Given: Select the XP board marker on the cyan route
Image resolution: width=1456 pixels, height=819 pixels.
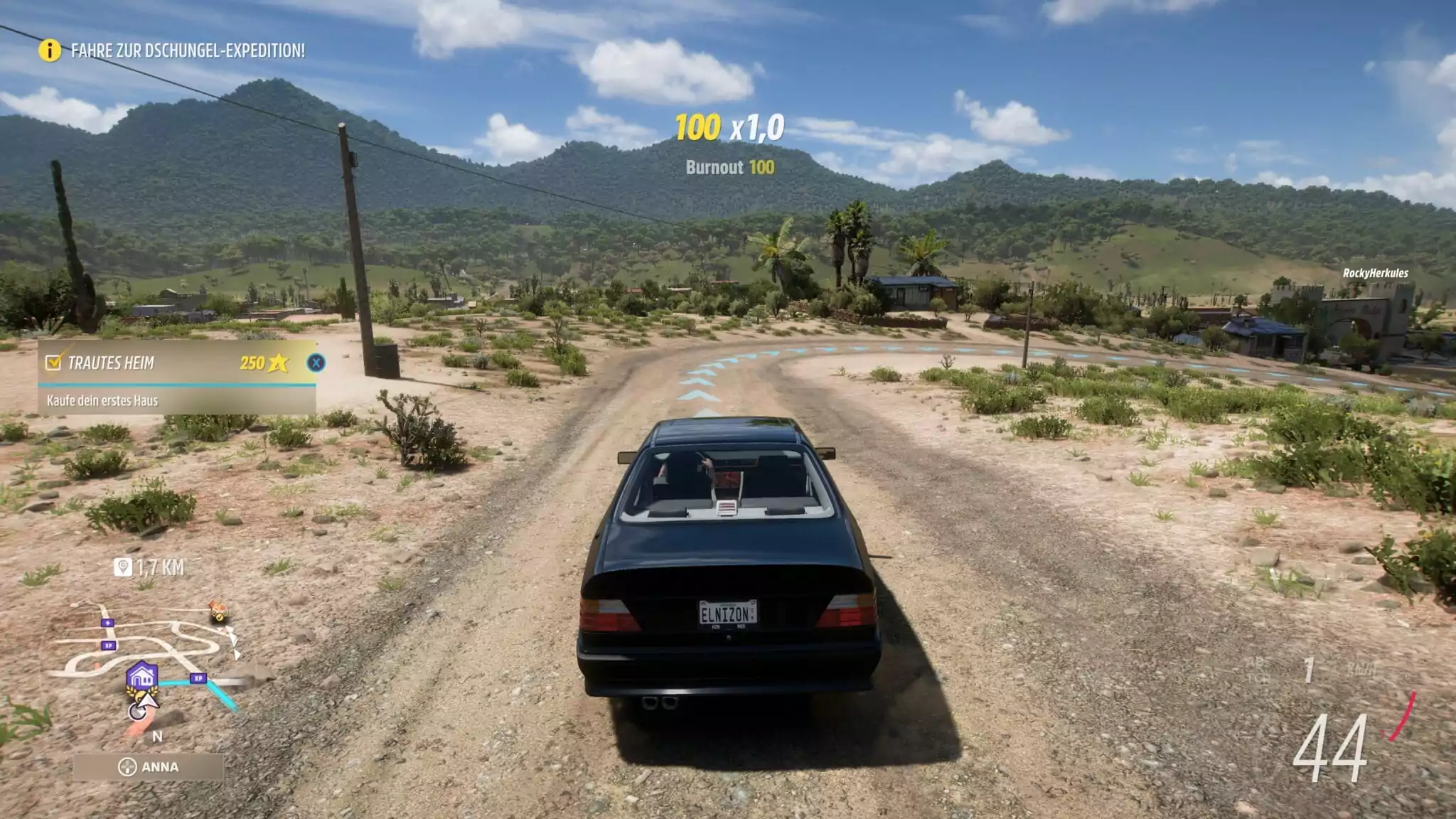Looking at the screenshot, I should (198, 678).
